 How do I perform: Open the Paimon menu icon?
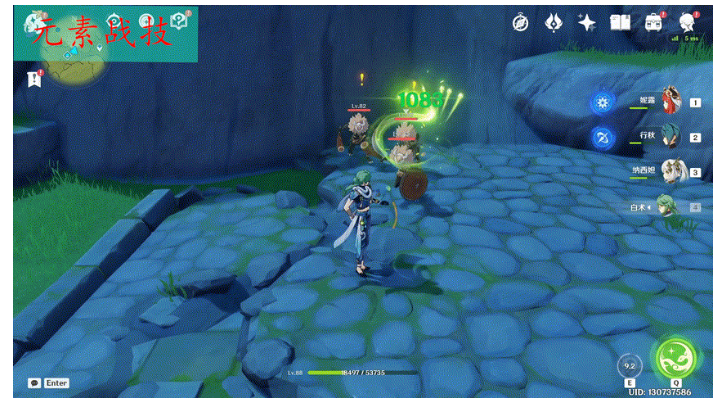coord(37,21)
